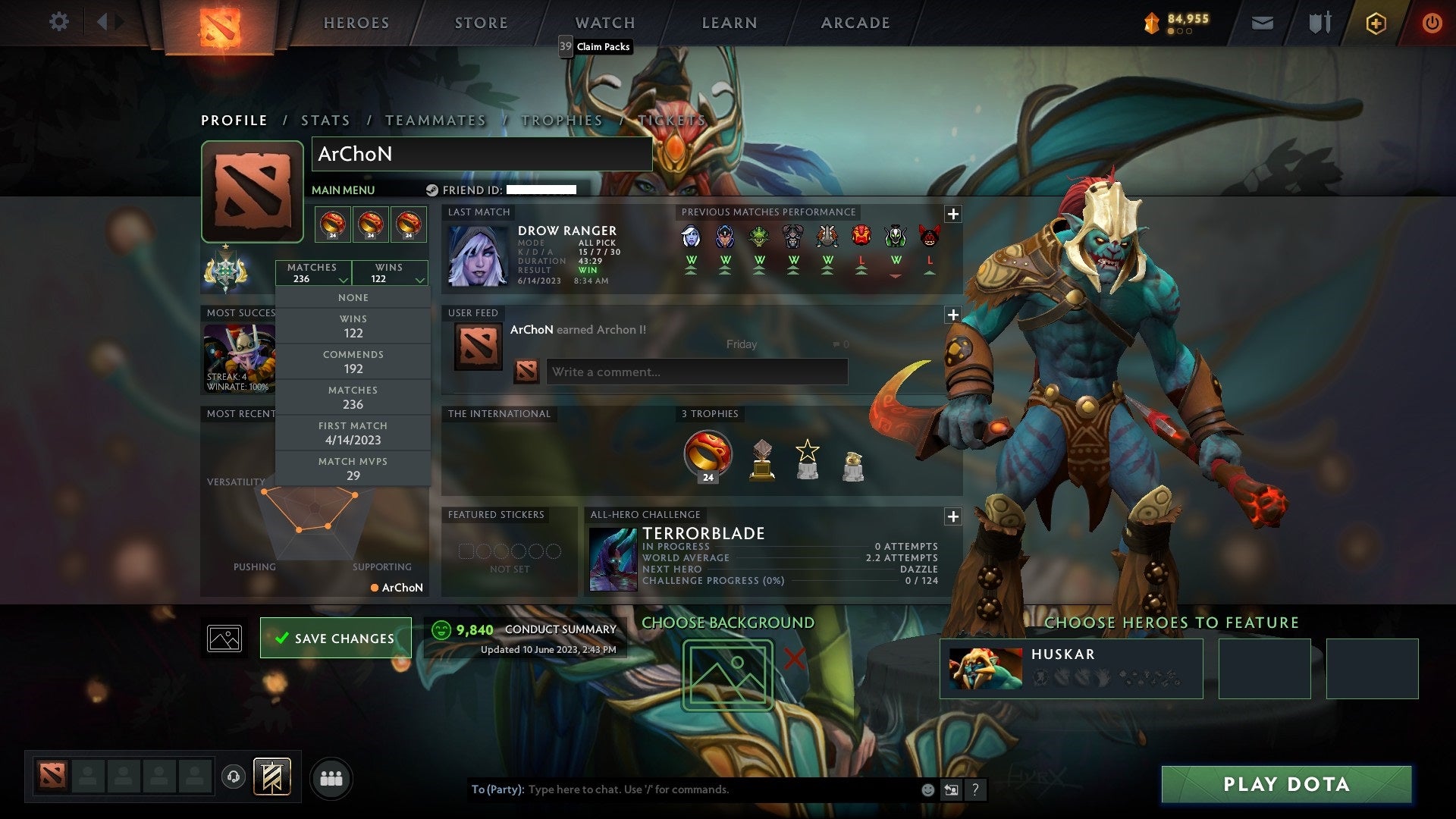Click the Dota Plus shield icon
1456x819 pixels.
[x=1376, y=22]
